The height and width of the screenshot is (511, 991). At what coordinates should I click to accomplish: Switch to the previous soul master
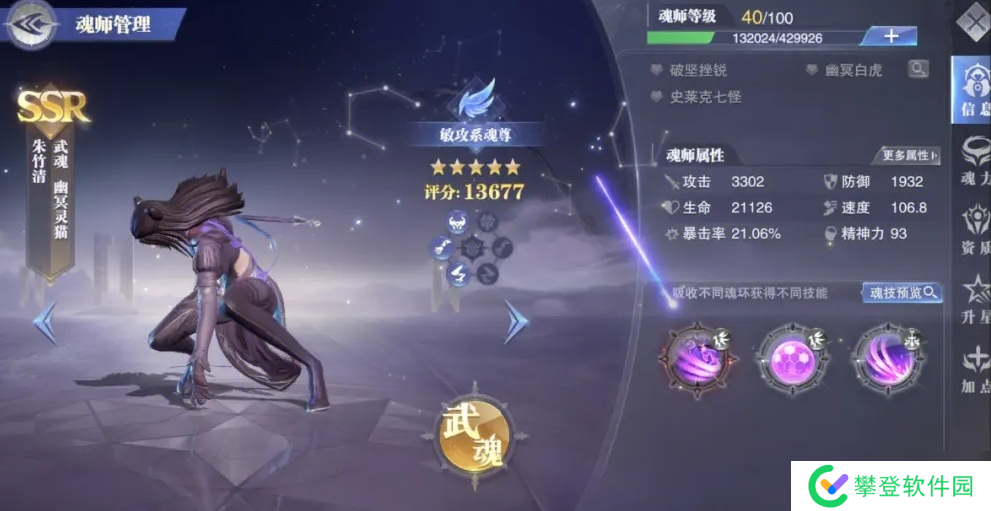pos(44,322)
